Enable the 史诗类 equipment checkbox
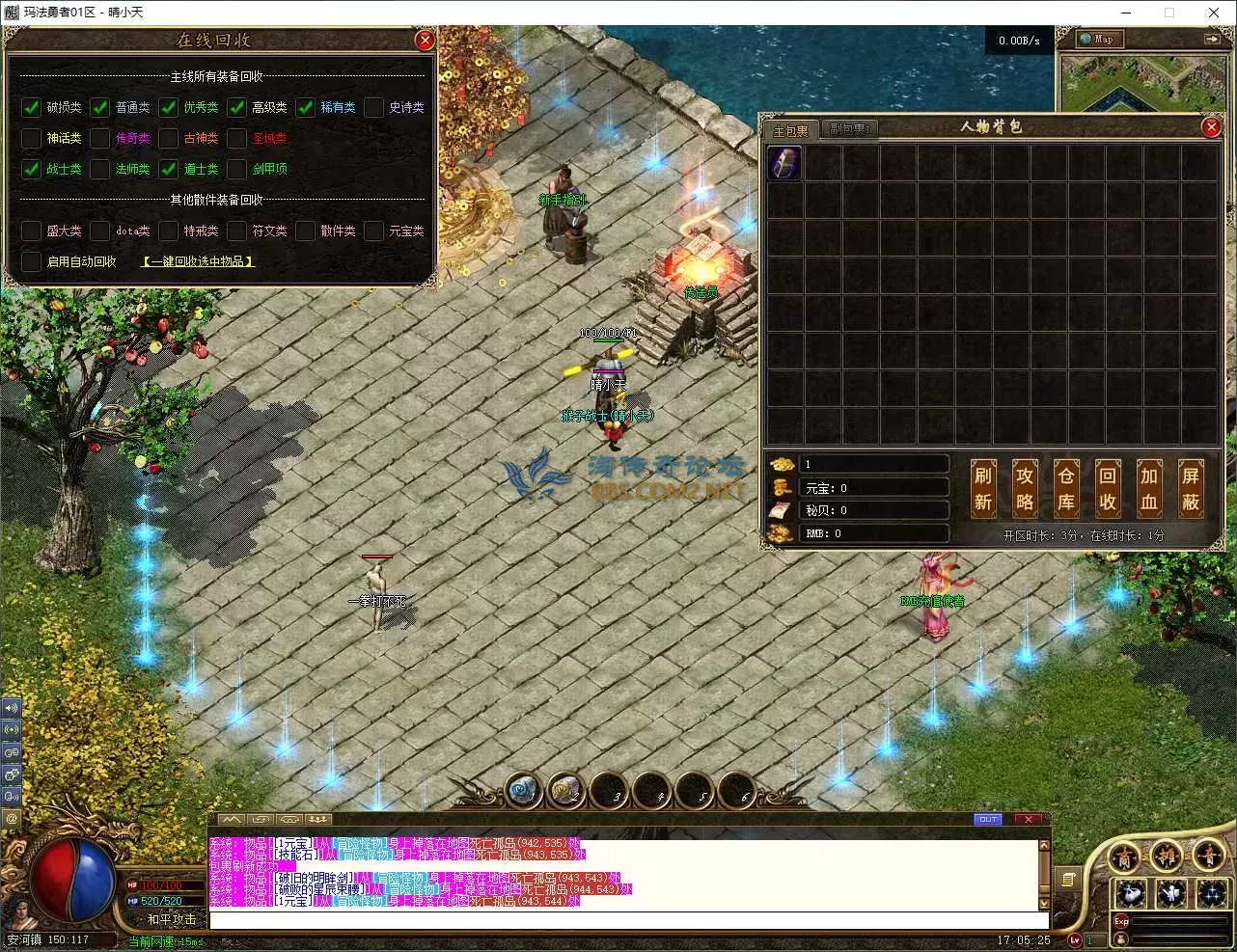This screenshot has height=952, width=1237. coord(374,107)
